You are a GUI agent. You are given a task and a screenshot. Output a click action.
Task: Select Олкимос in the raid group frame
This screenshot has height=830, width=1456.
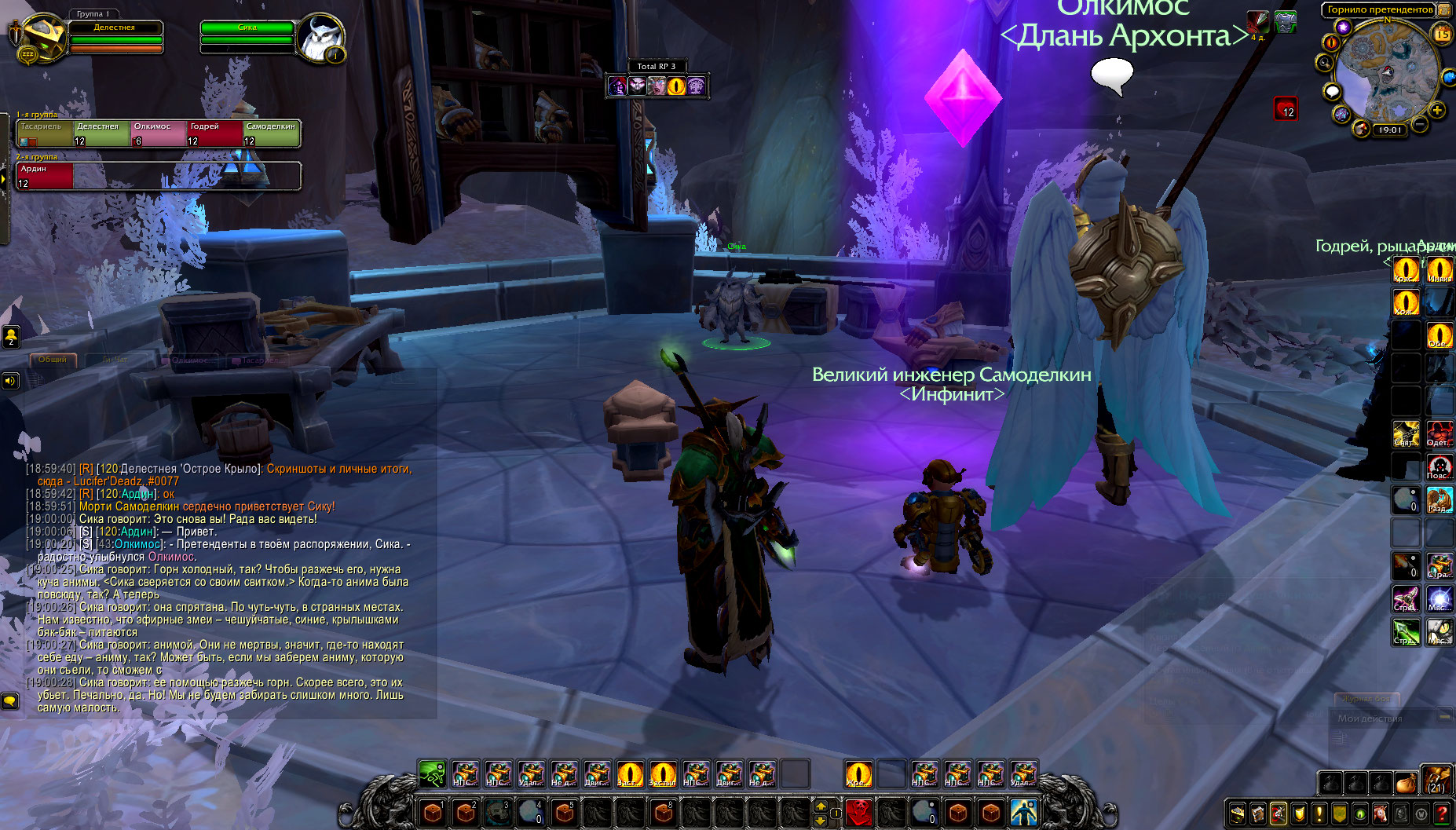point(158,133)
